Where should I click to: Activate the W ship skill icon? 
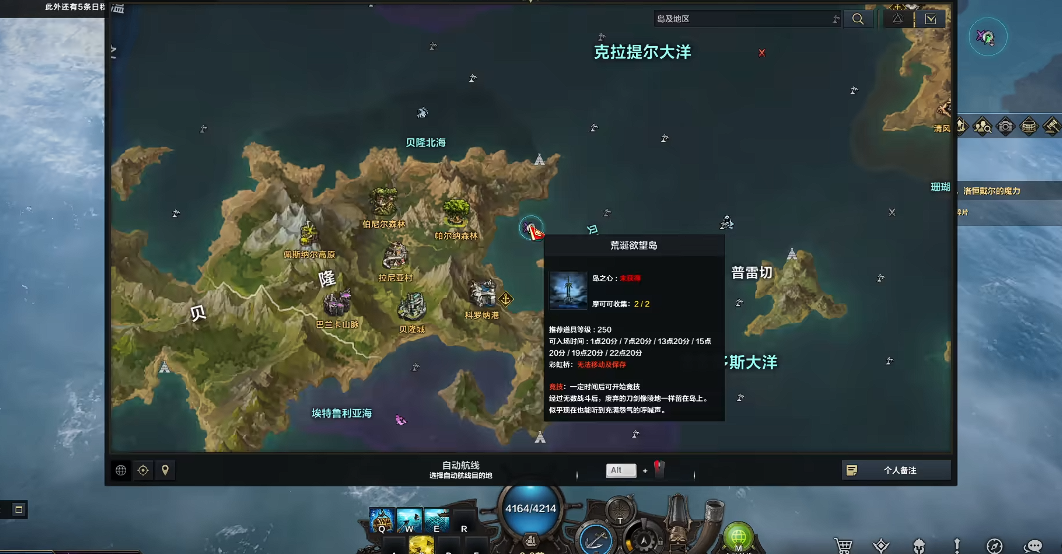click(408, 520)
